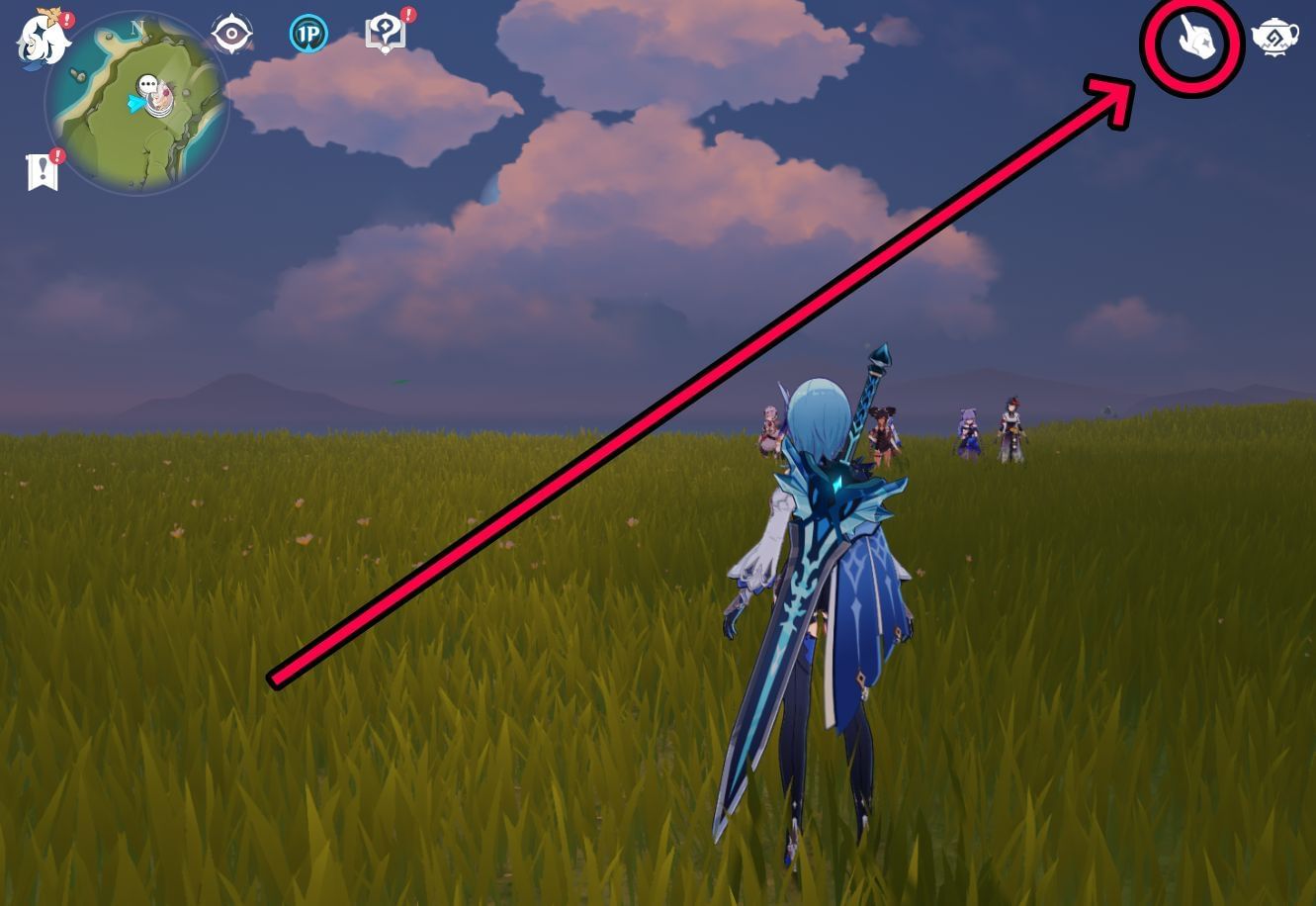Click the N compass indicator above the minimap
This screenshot has width=1316, height=906.
point(135,28)
